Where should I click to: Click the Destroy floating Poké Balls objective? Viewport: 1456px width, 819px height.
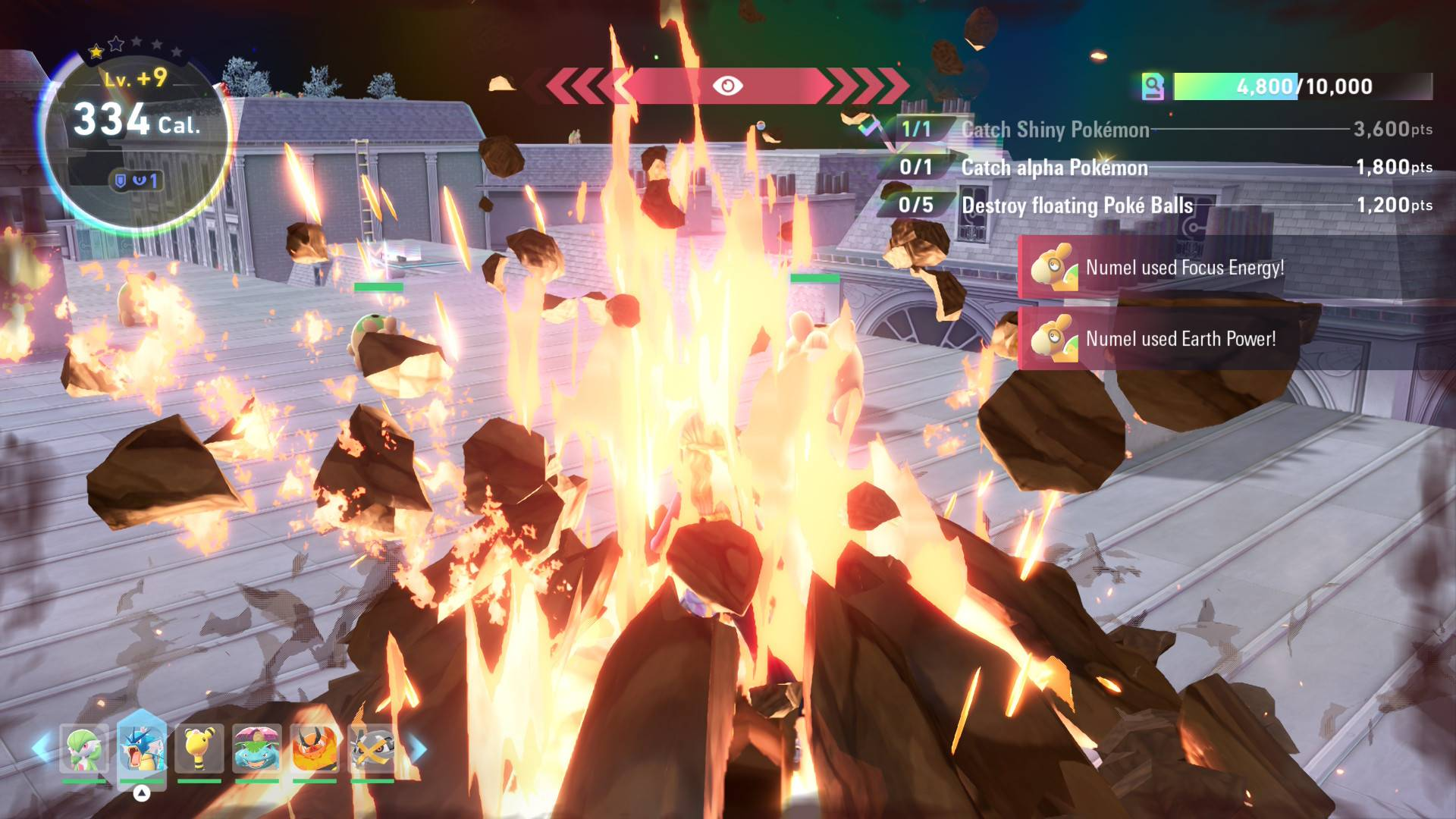point(1077,206)
